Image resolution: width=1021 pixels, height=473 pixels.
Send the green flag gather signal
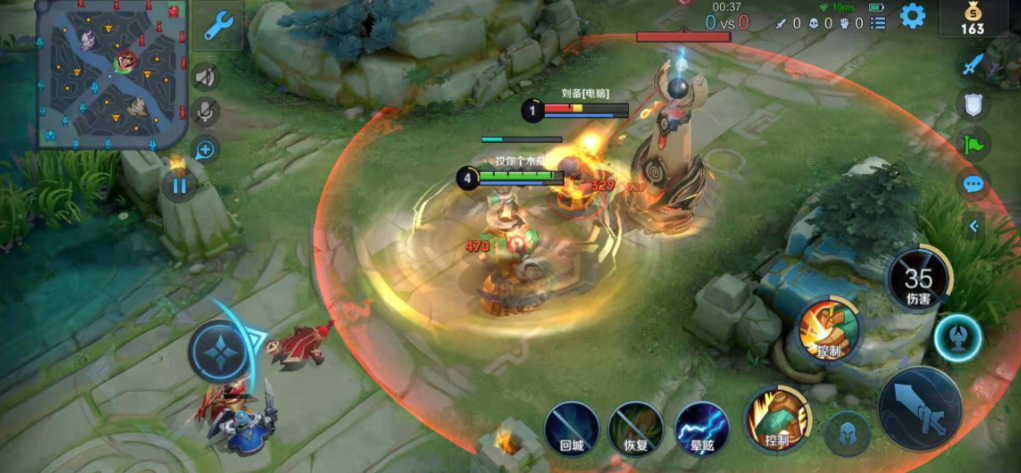click(x=973, y=143)
